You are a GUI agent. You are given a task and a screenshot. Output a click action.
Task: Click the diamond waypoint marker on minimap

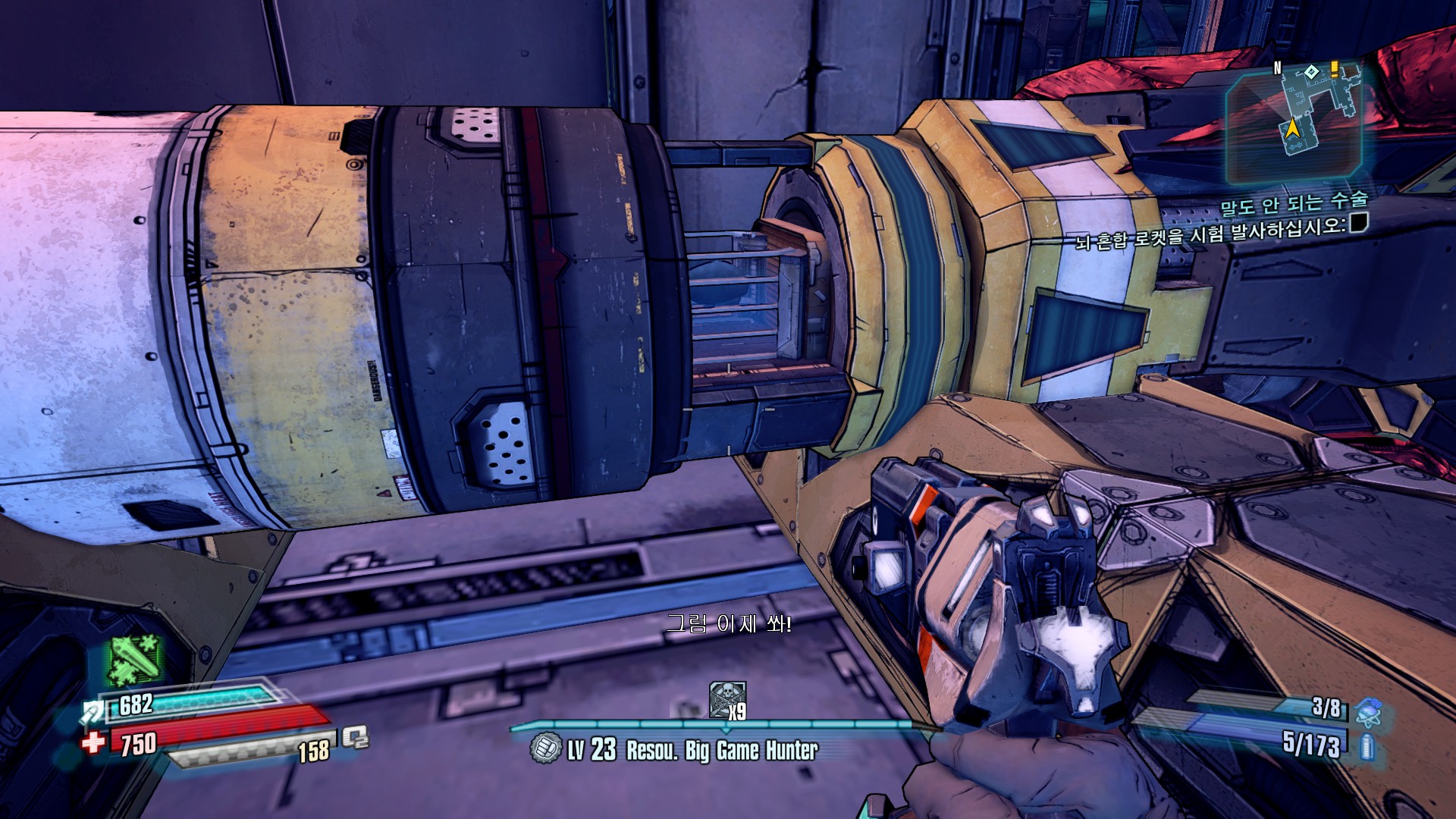click(x=1311, y=73)
